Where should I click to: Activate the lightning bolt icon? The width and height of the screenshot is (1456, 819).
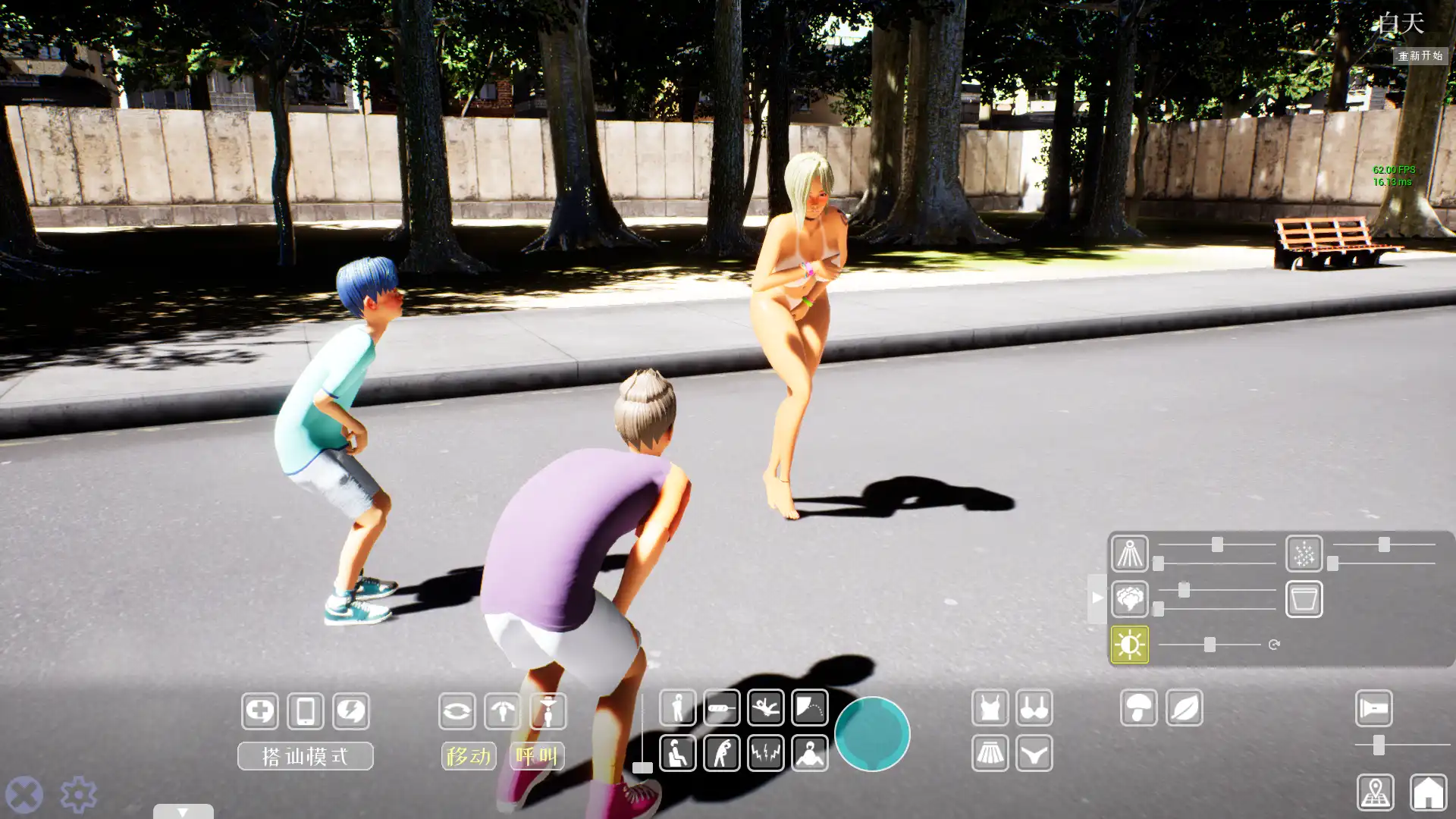pyautogui.click(x=350, y=711)
